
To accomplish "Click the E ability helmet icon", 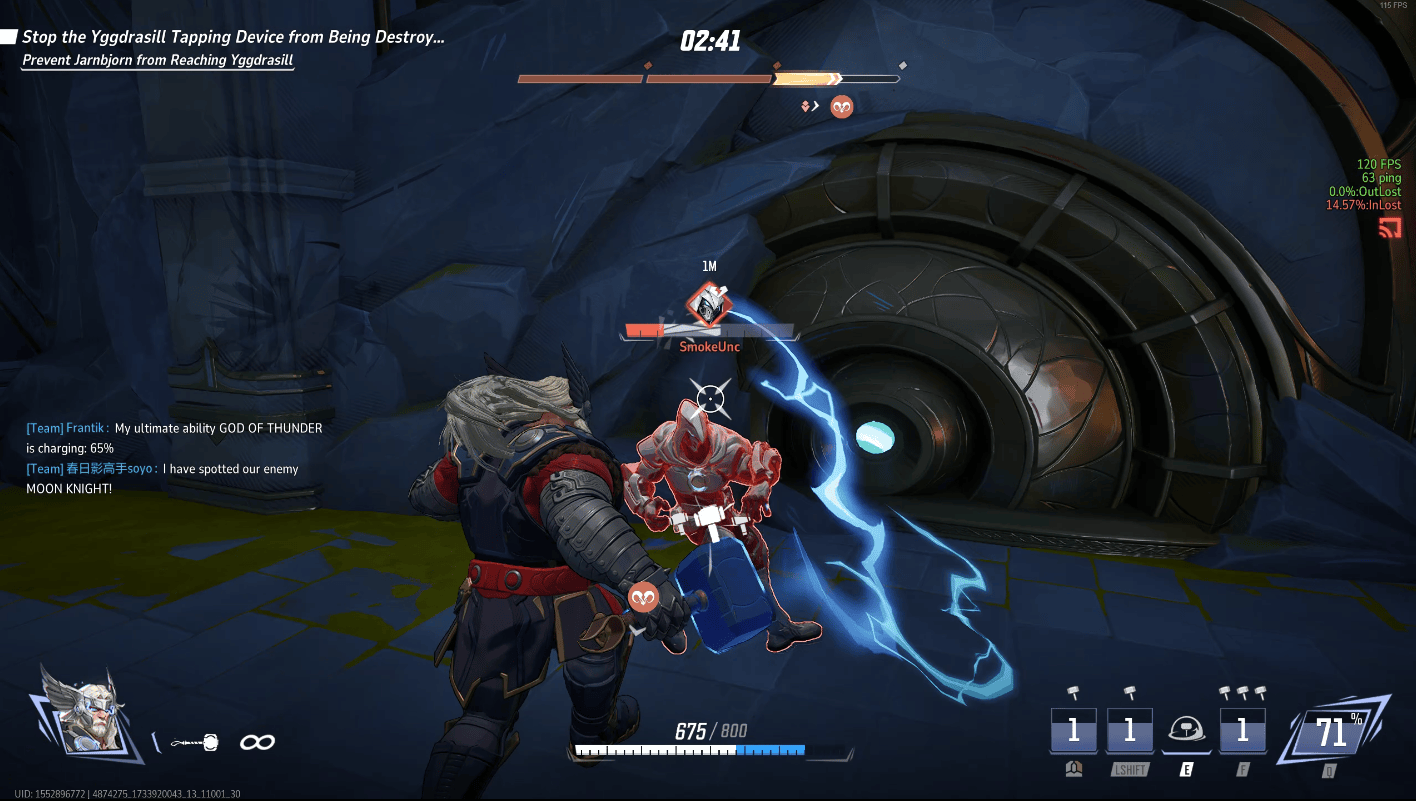I will click(x=1186, y=731).
